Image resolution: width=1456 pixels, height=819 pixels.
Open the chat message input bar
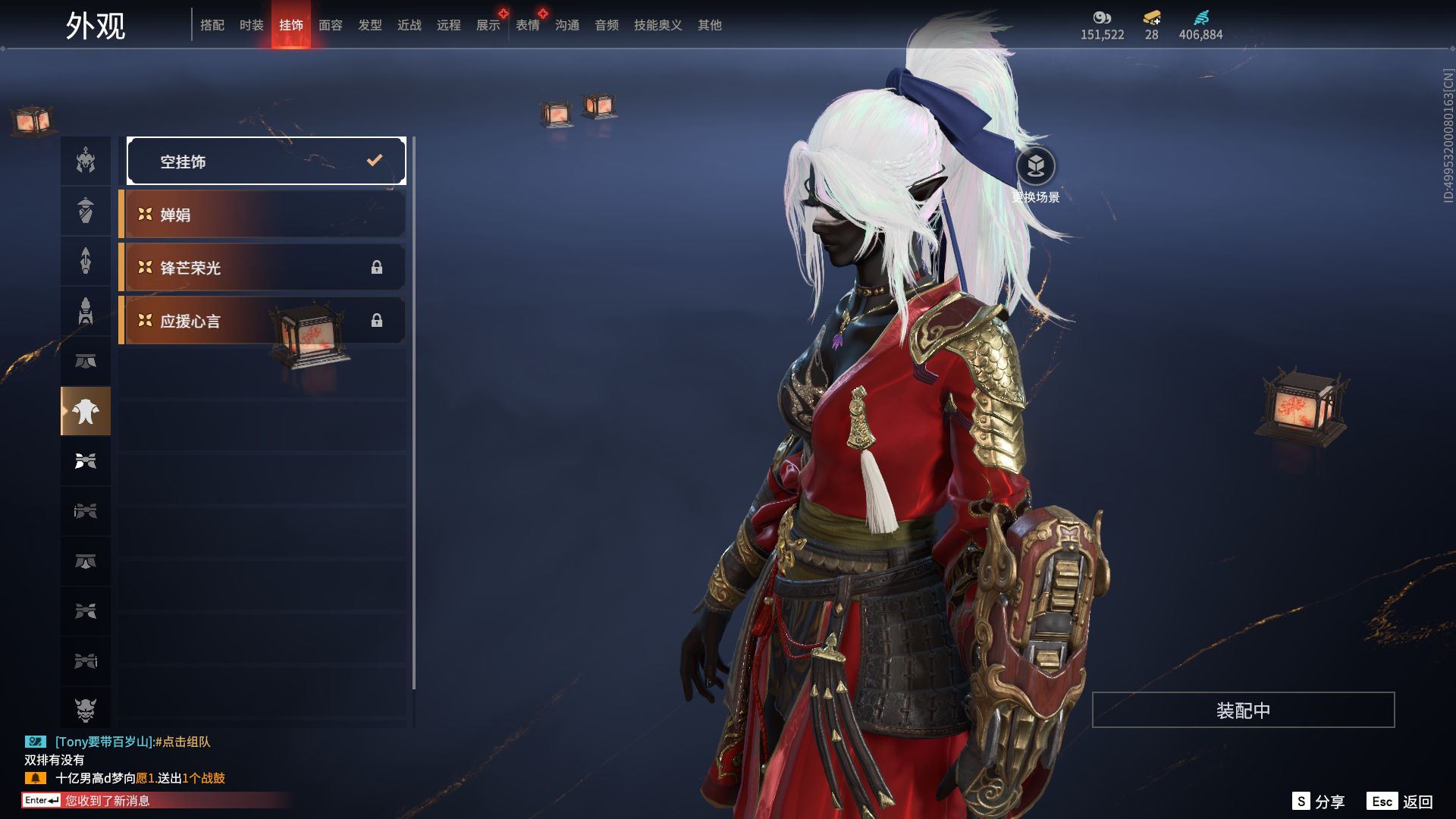click(x=152, y=800)
